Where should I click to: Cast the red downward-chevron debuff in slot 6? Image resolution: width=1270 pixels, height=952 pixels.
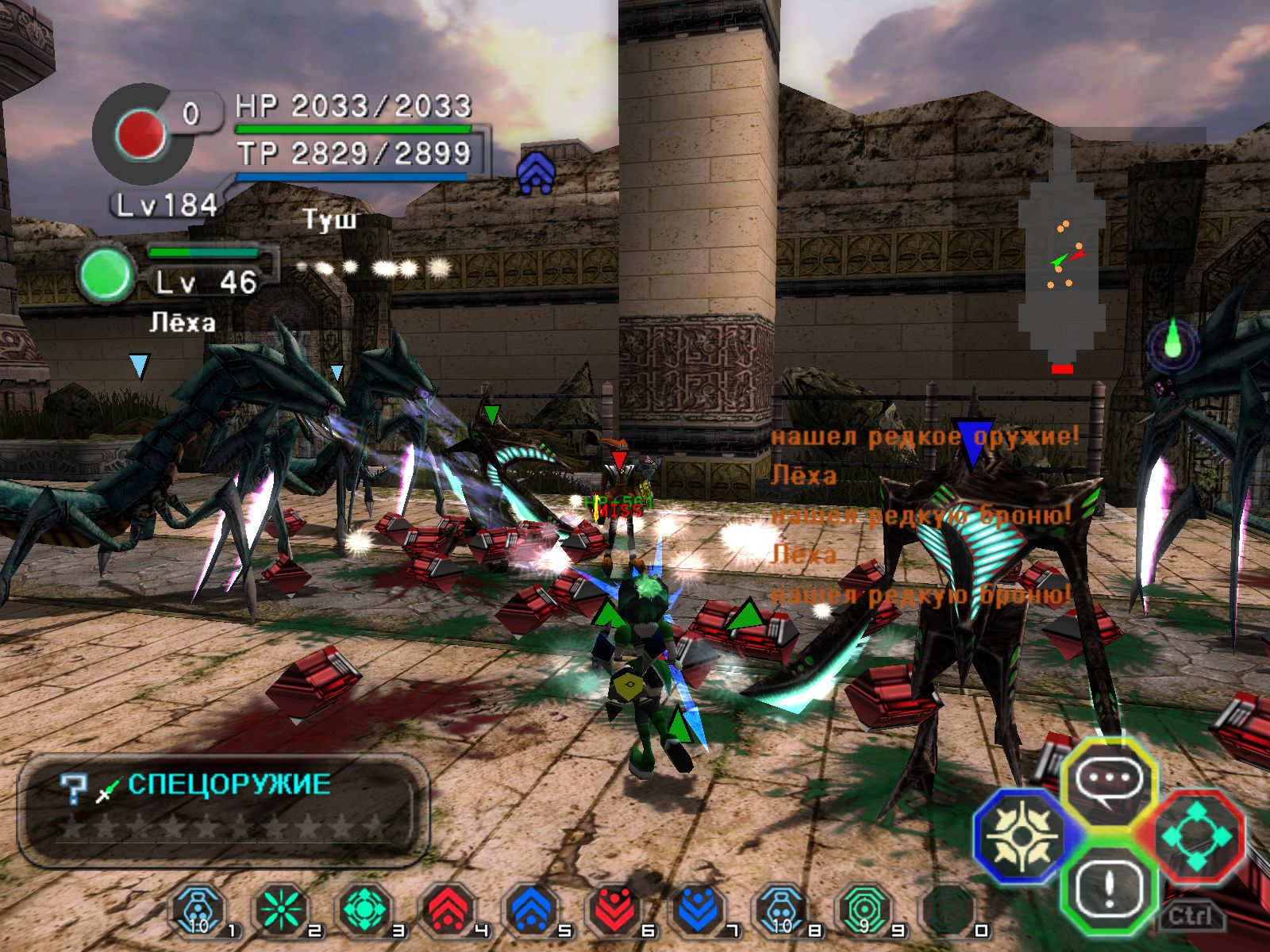tap(615, 909)
